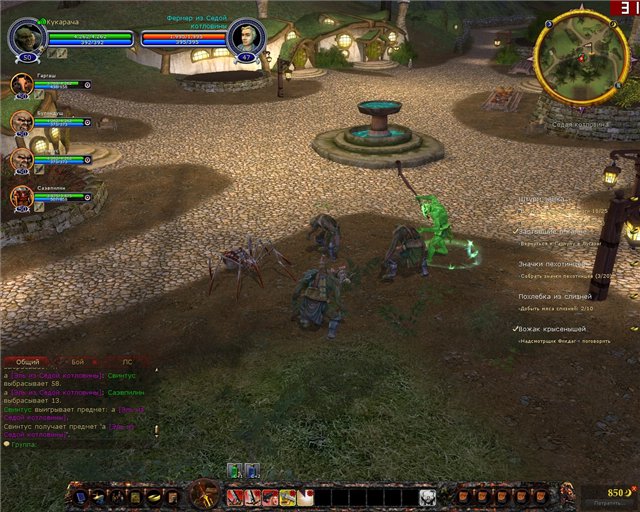Activate the skull ability slot

tap(427, 497)
